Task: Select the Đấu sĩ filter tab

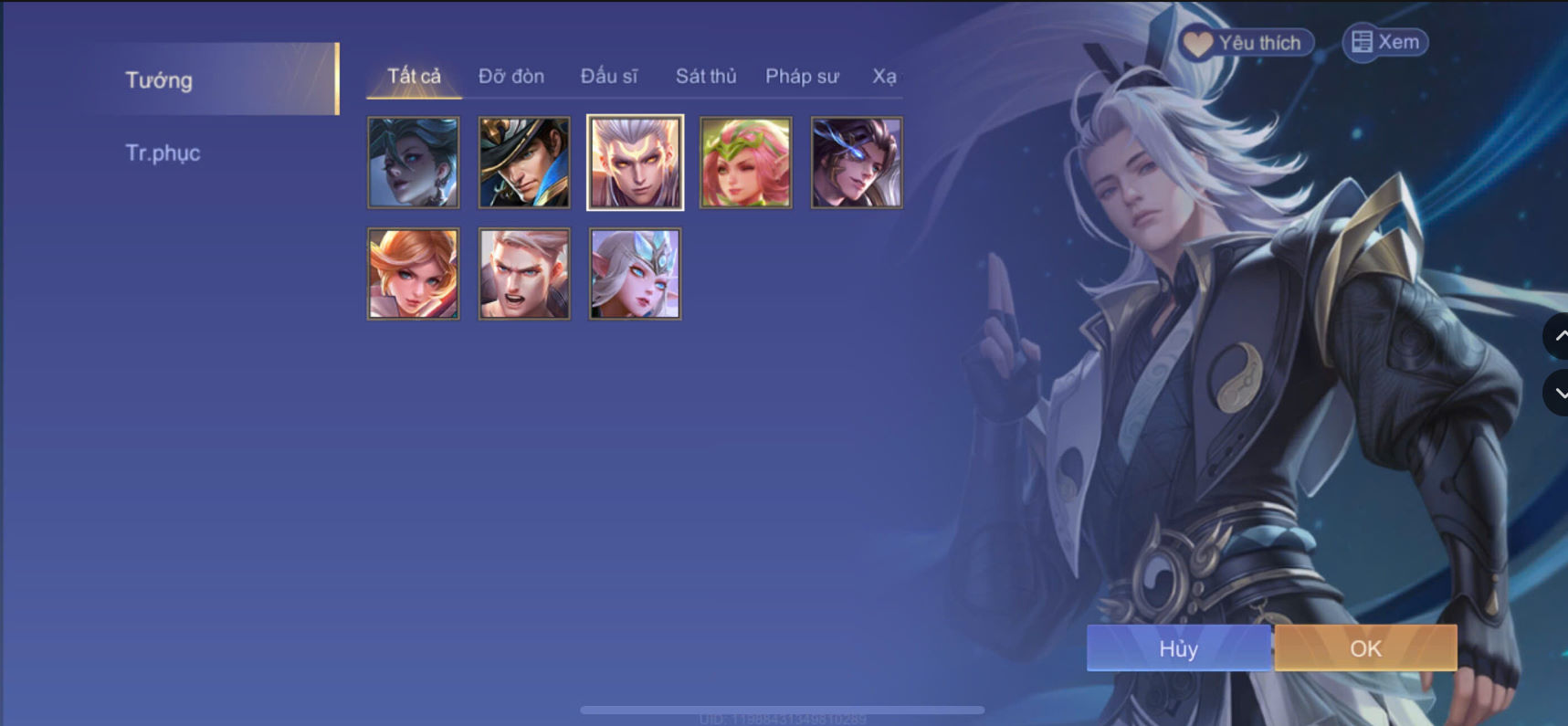Action: [610, 77]
